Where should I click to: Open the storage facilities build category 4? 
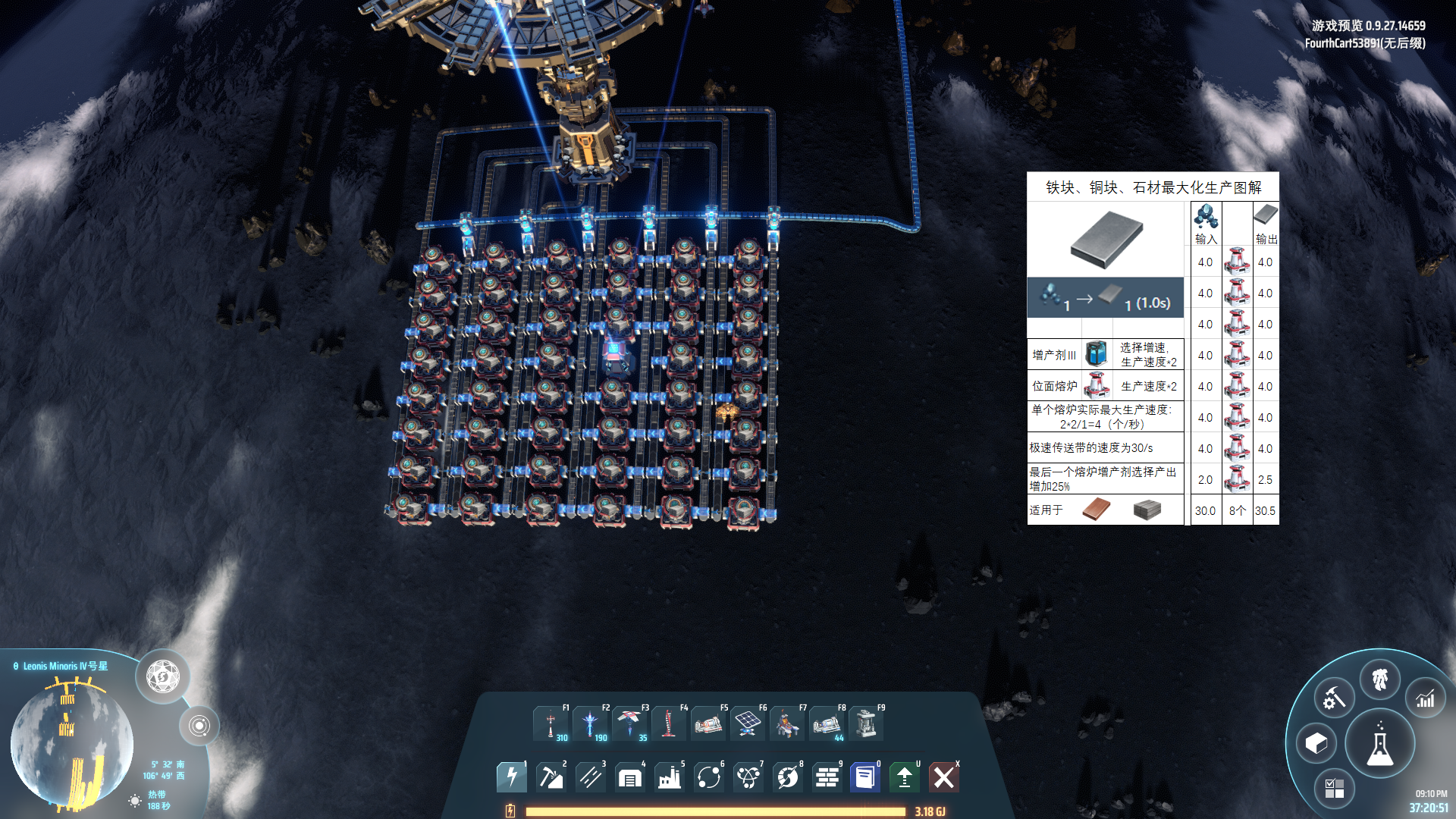pyautogui.click(x=629, y=777)
